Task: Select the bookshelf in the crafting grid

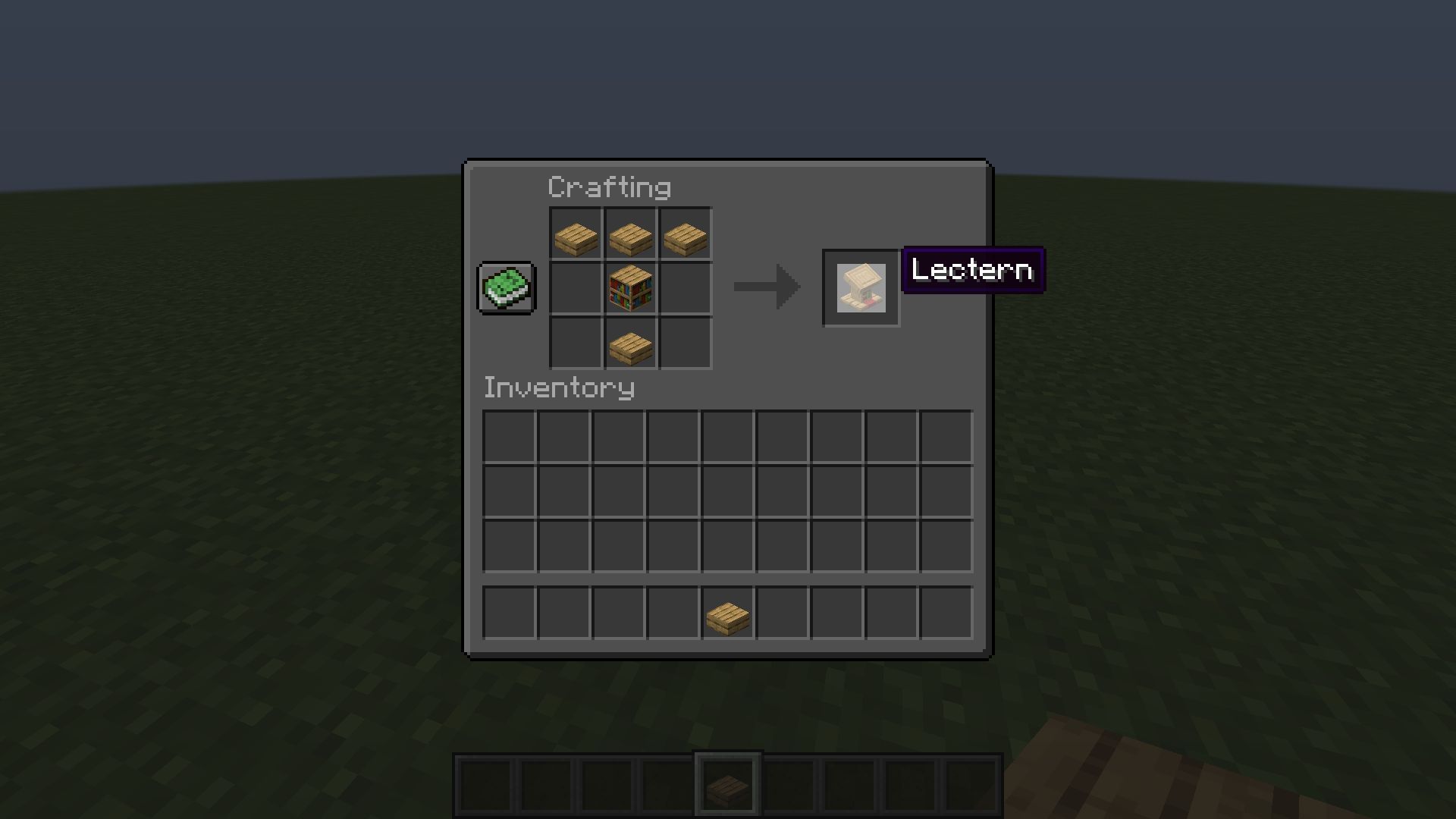Action: coord(630,289)
